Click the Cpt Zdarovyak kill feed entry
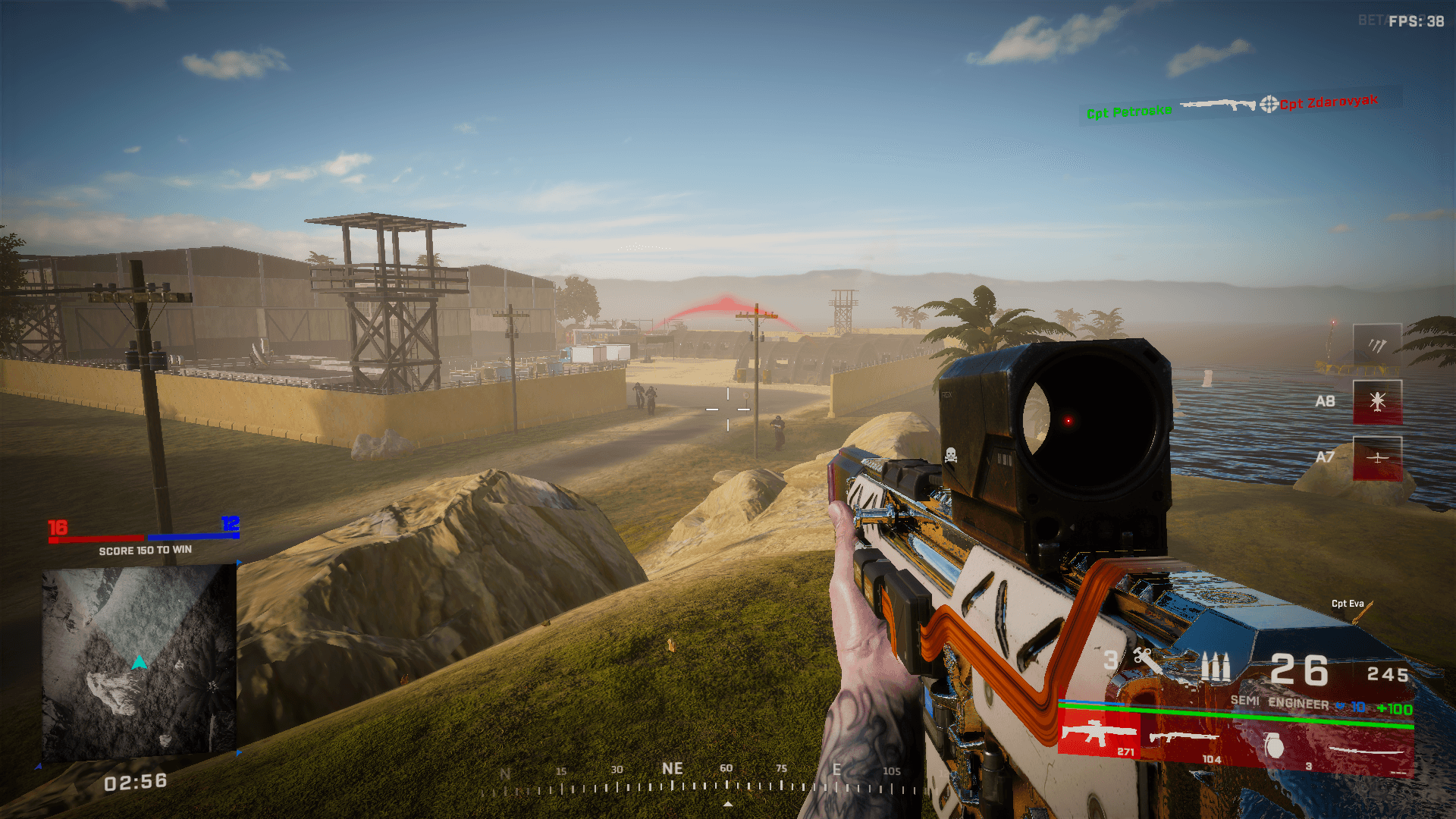The image size is (1456, 819). click(1329, 102)
